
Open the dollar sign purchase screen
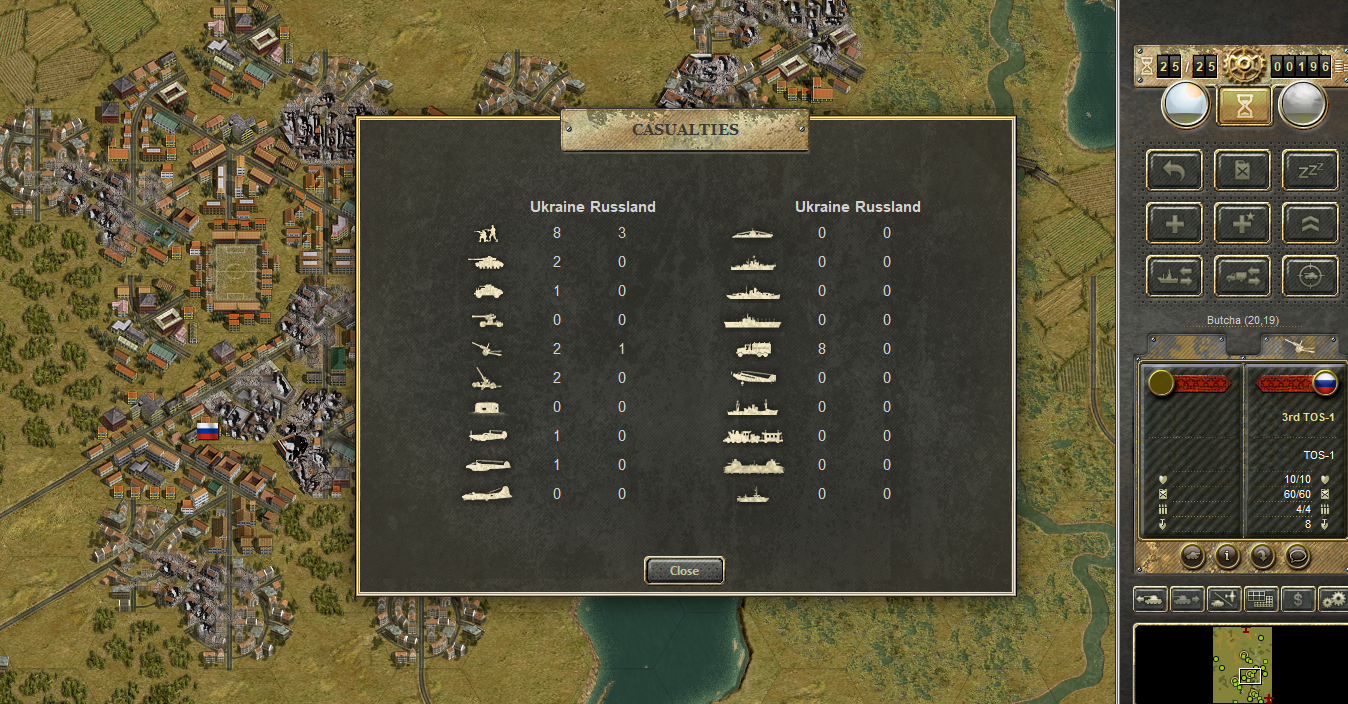[1297, 598]
